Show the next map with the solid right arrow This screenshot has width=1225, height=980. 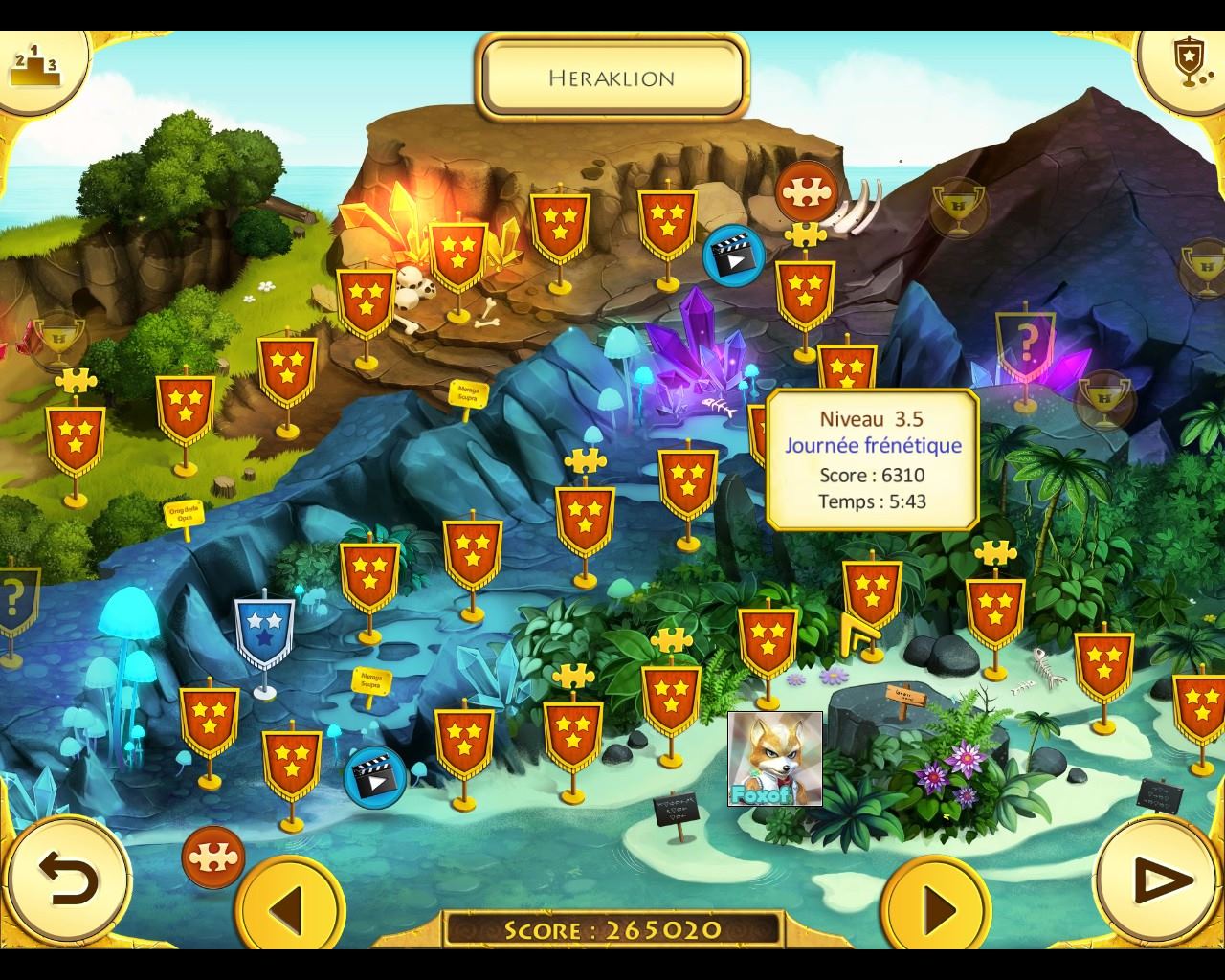tap(936, 905)
